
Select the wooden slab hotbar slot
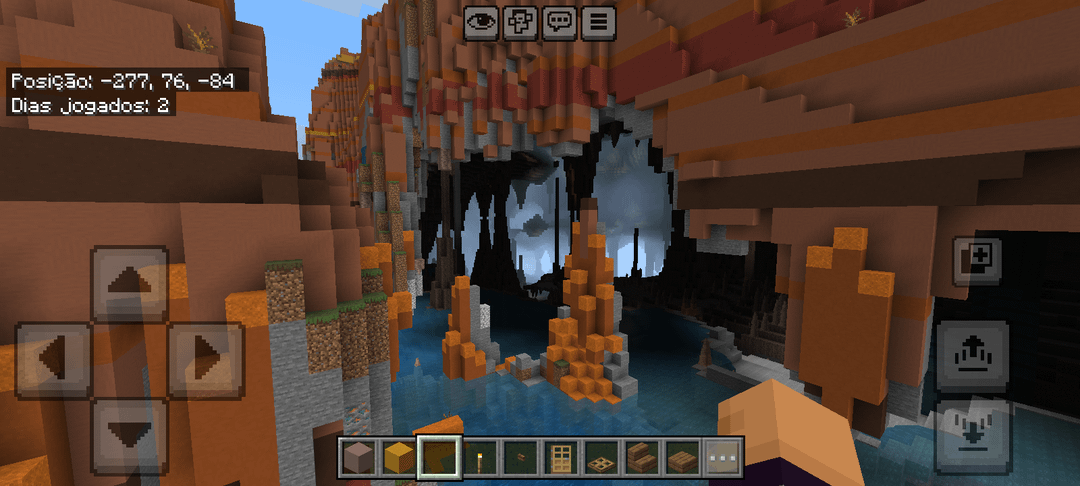(682, 457)
